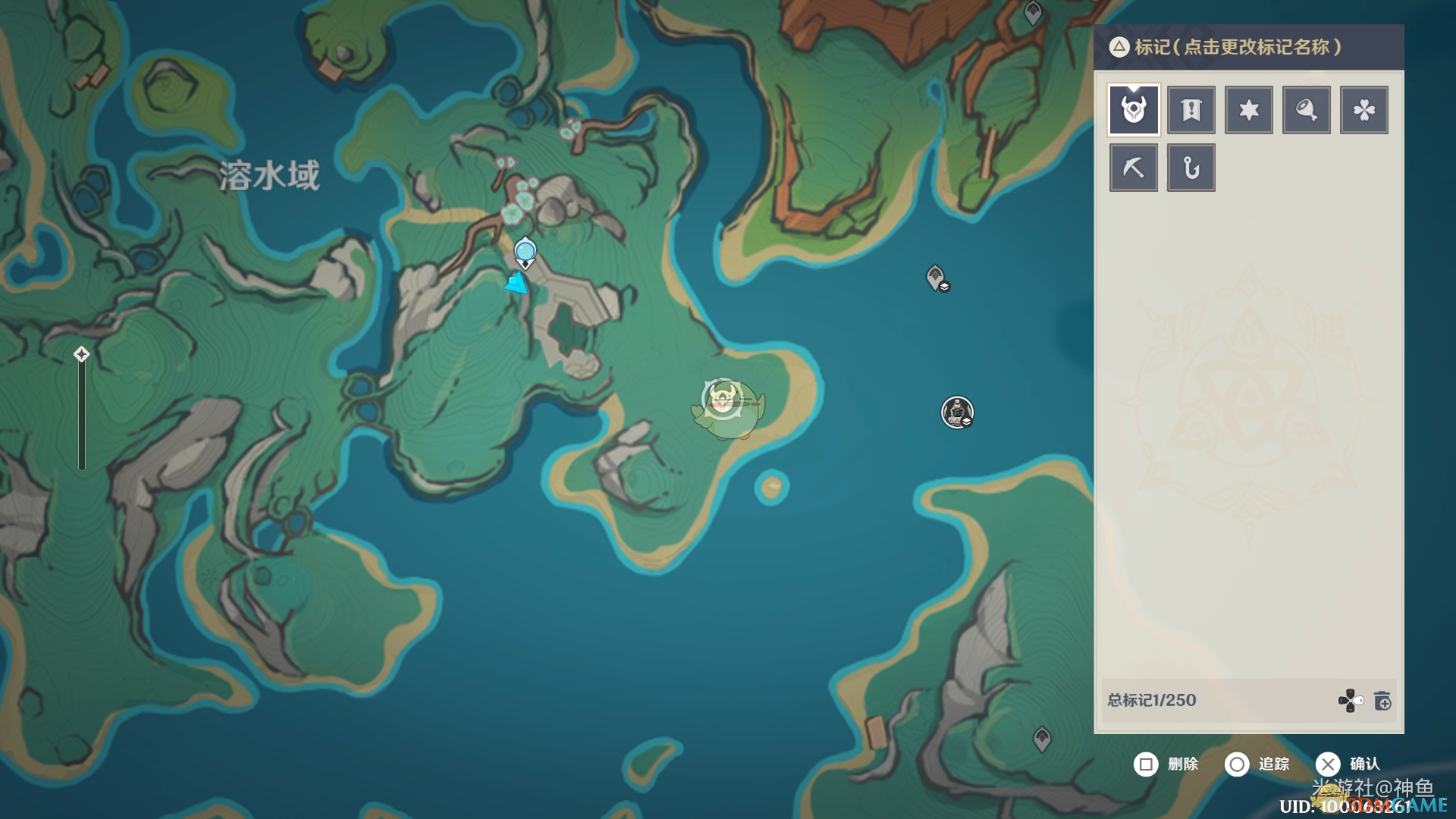This screenshot has height=819, width=1456.
Task: Click the blue teleport waypoint on the map
Action: coord(525,251)
